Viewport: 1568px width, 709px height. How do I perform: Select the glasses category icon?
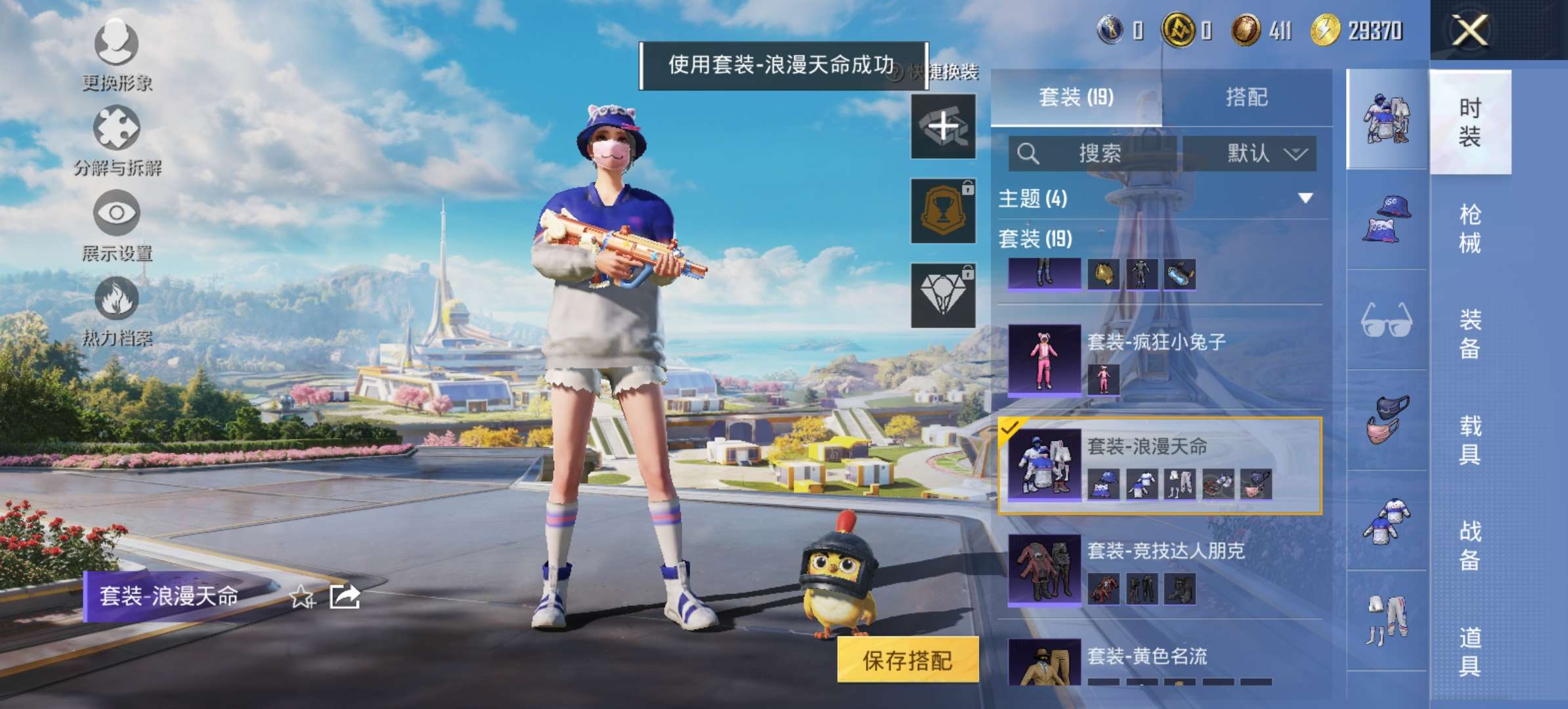1386,320
